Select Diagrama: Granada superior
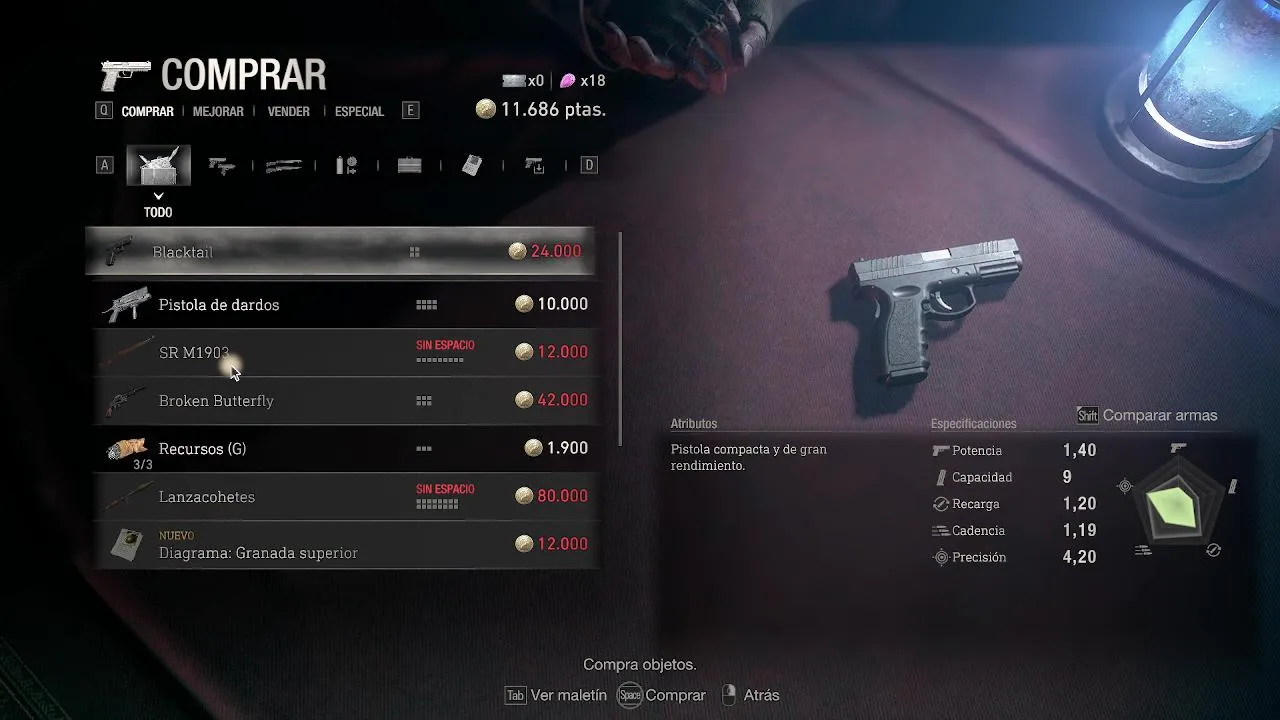Screen dimensions: 1280x720 [340, 544]
